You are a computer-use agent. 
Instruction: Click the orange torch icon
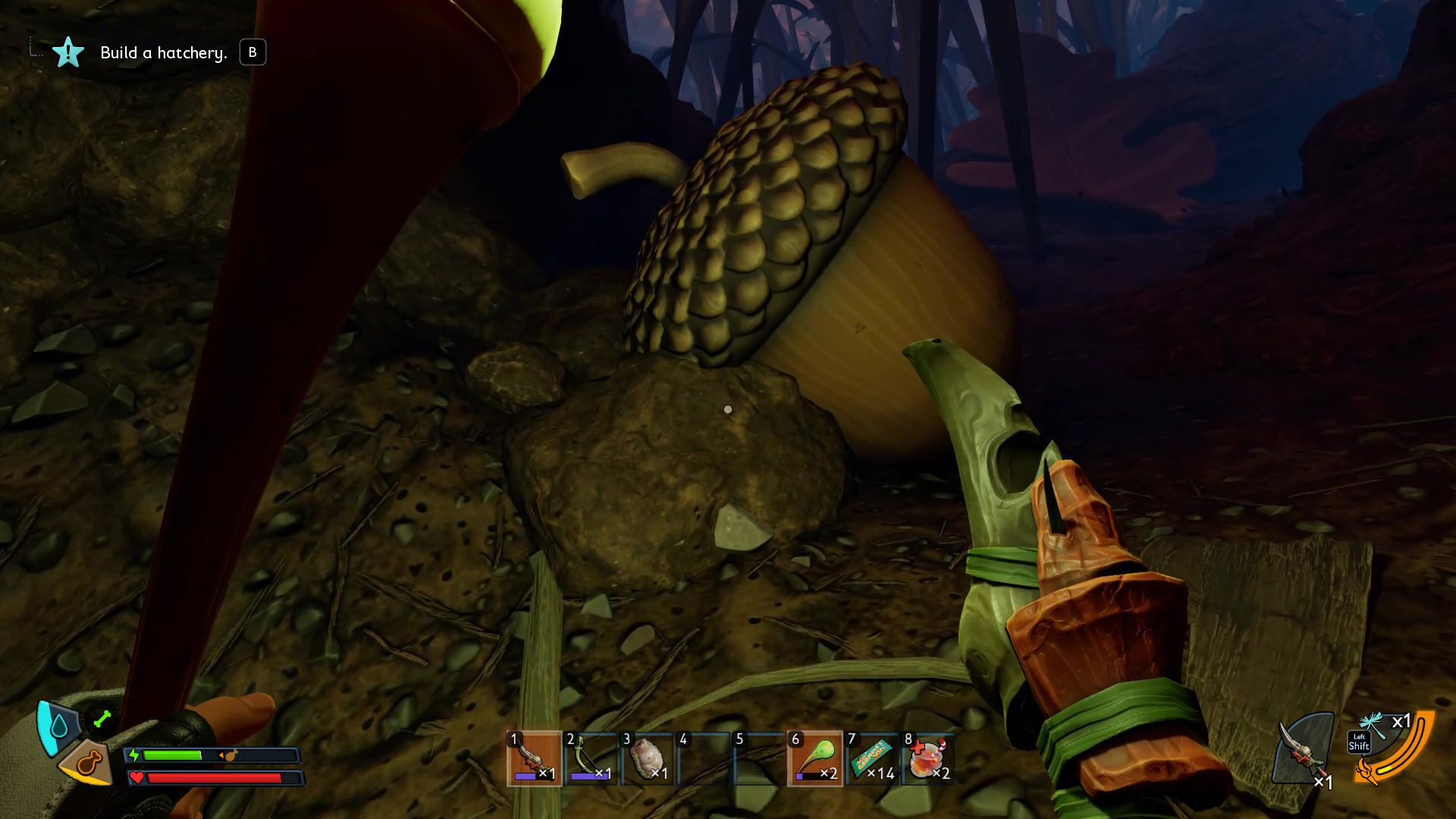point(1367,773)
